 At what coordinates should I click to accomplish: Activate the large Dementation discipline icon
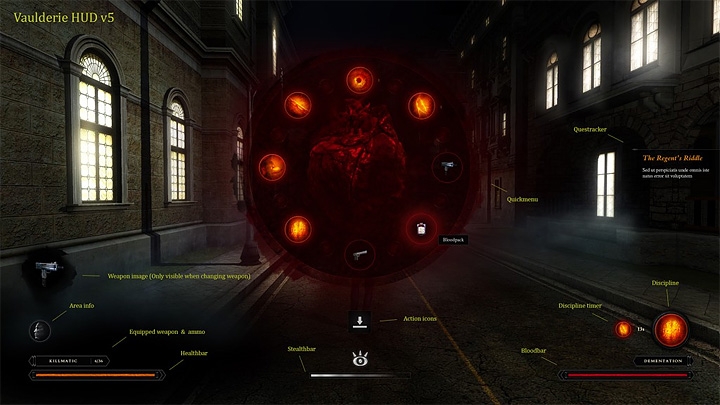[670, 328]
